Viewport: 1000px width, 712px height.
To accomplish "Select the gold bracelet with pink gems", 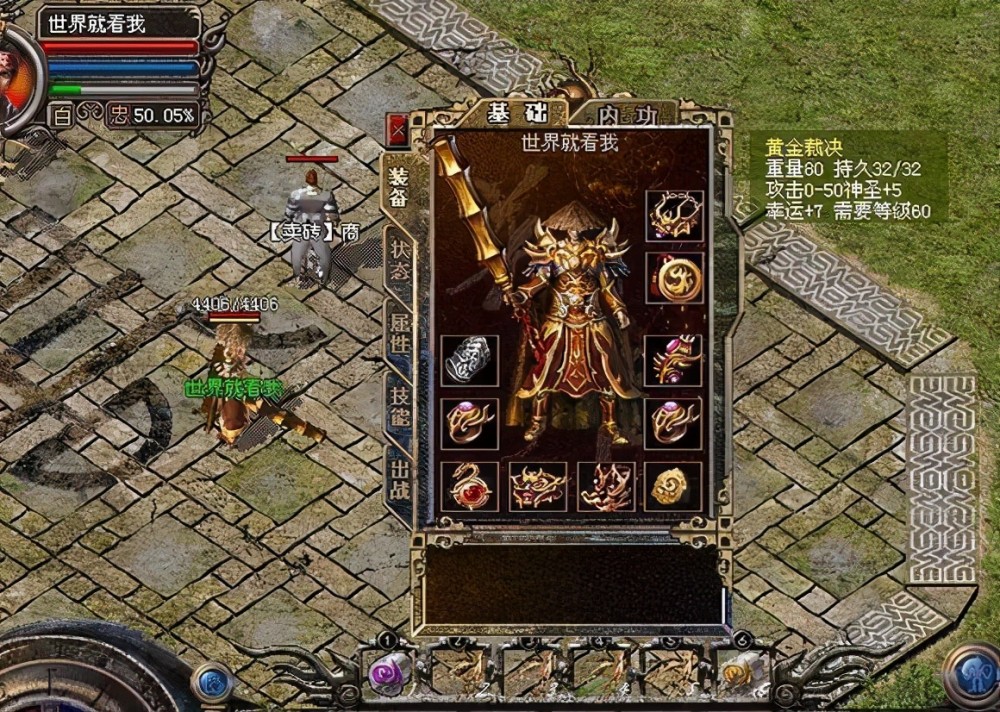I will coord(674,360).
